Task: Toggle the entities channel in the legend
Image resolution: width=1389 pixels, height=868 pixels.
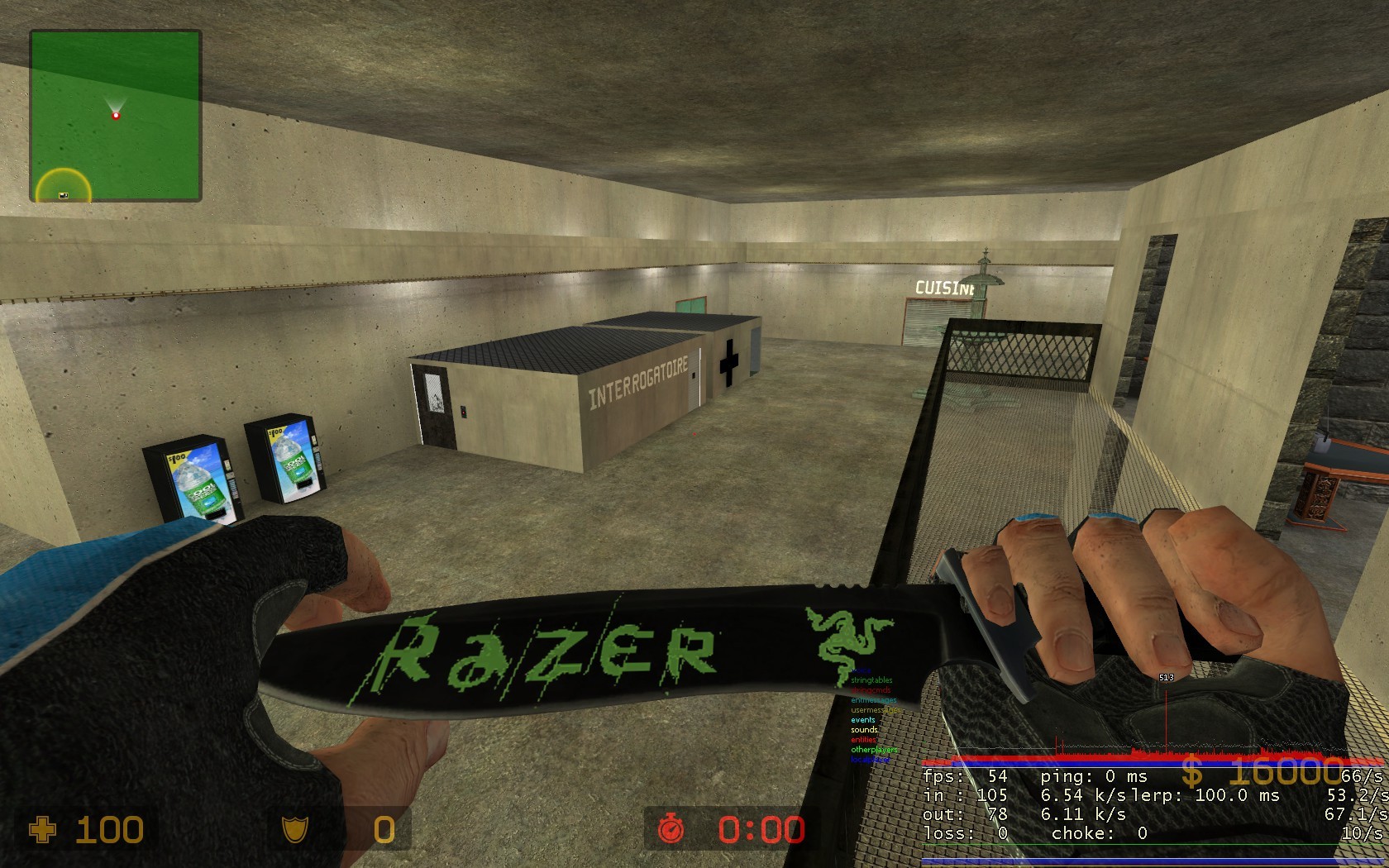Action: click(x=863, y=739)
